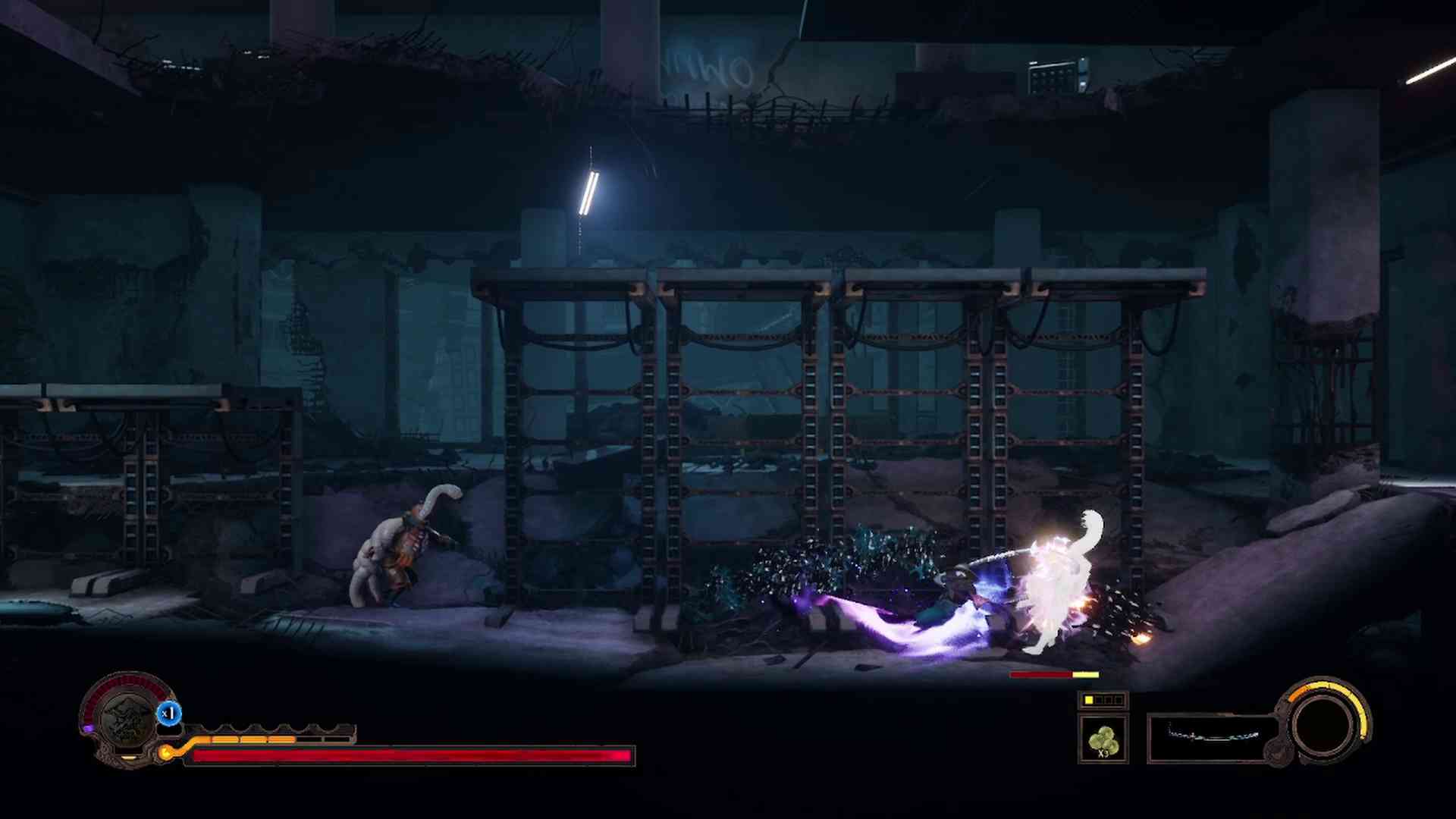This screenshot has width=1456, height=819.
Task: Click the blue x1 badge
Action: [x=169, y=714]
